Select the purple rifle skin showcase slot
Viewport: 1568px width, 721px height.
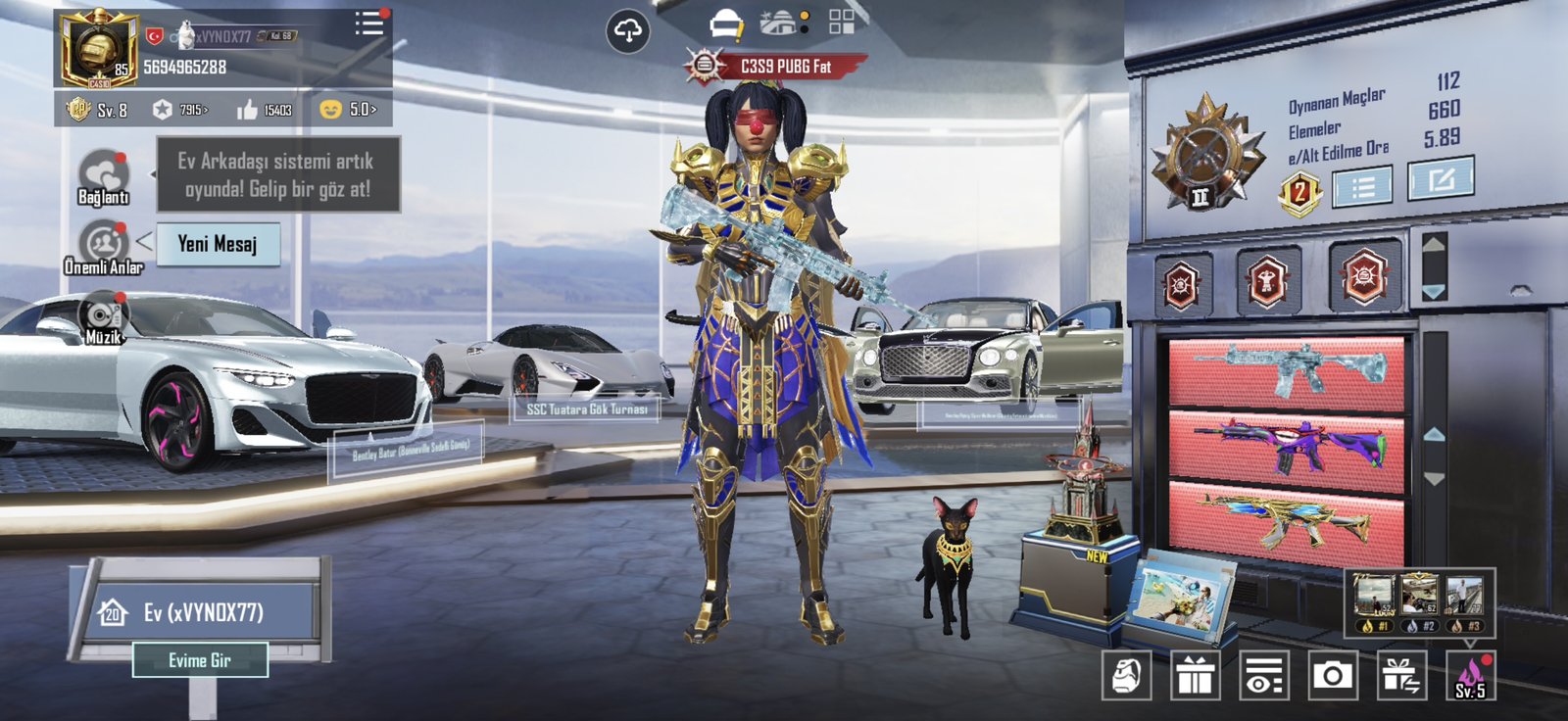pos(1288,446)
